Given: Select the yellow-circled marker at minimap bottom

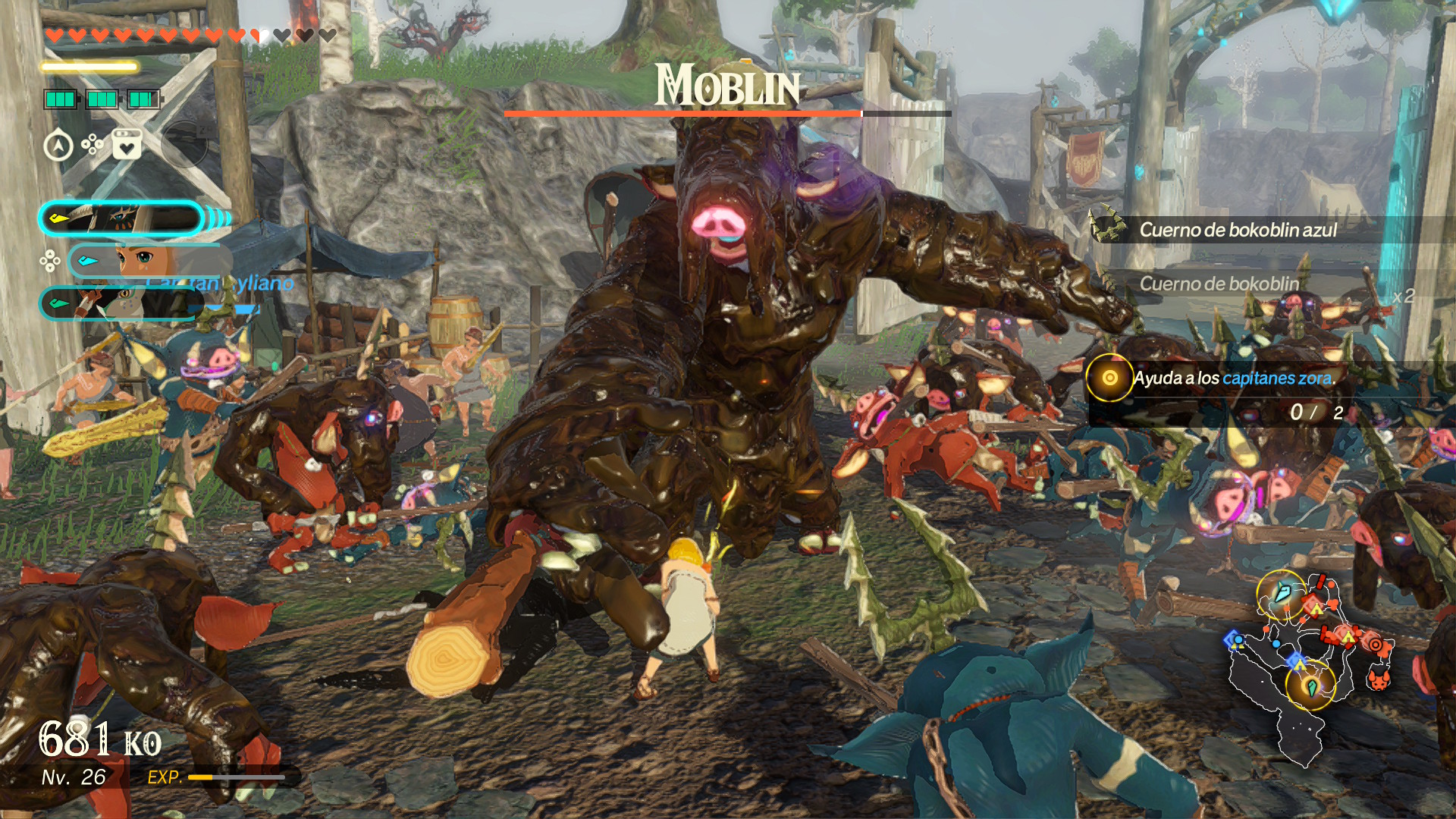Looking at the screenshot, I should point(1310,686).
